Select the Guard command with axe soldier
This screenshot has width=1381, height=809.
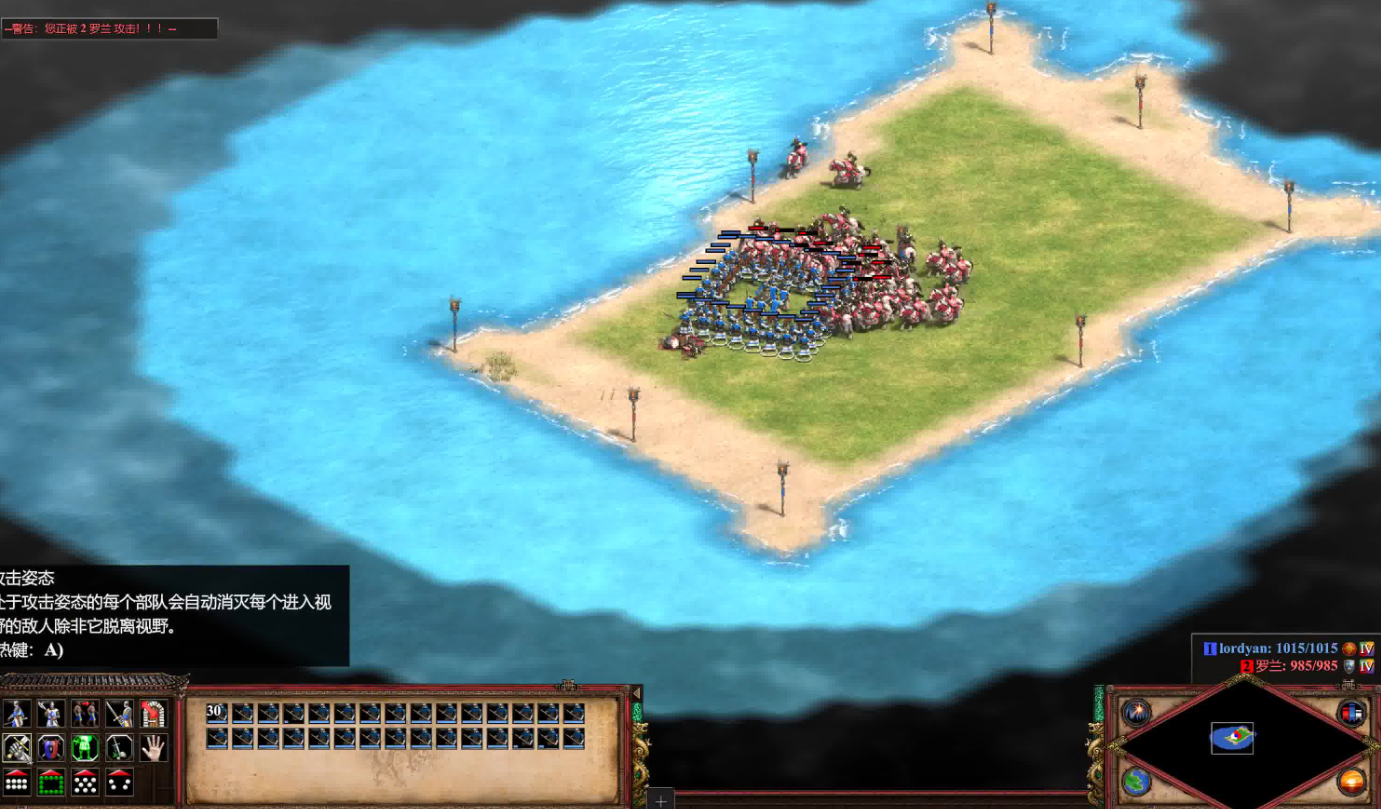click(50, 714)
